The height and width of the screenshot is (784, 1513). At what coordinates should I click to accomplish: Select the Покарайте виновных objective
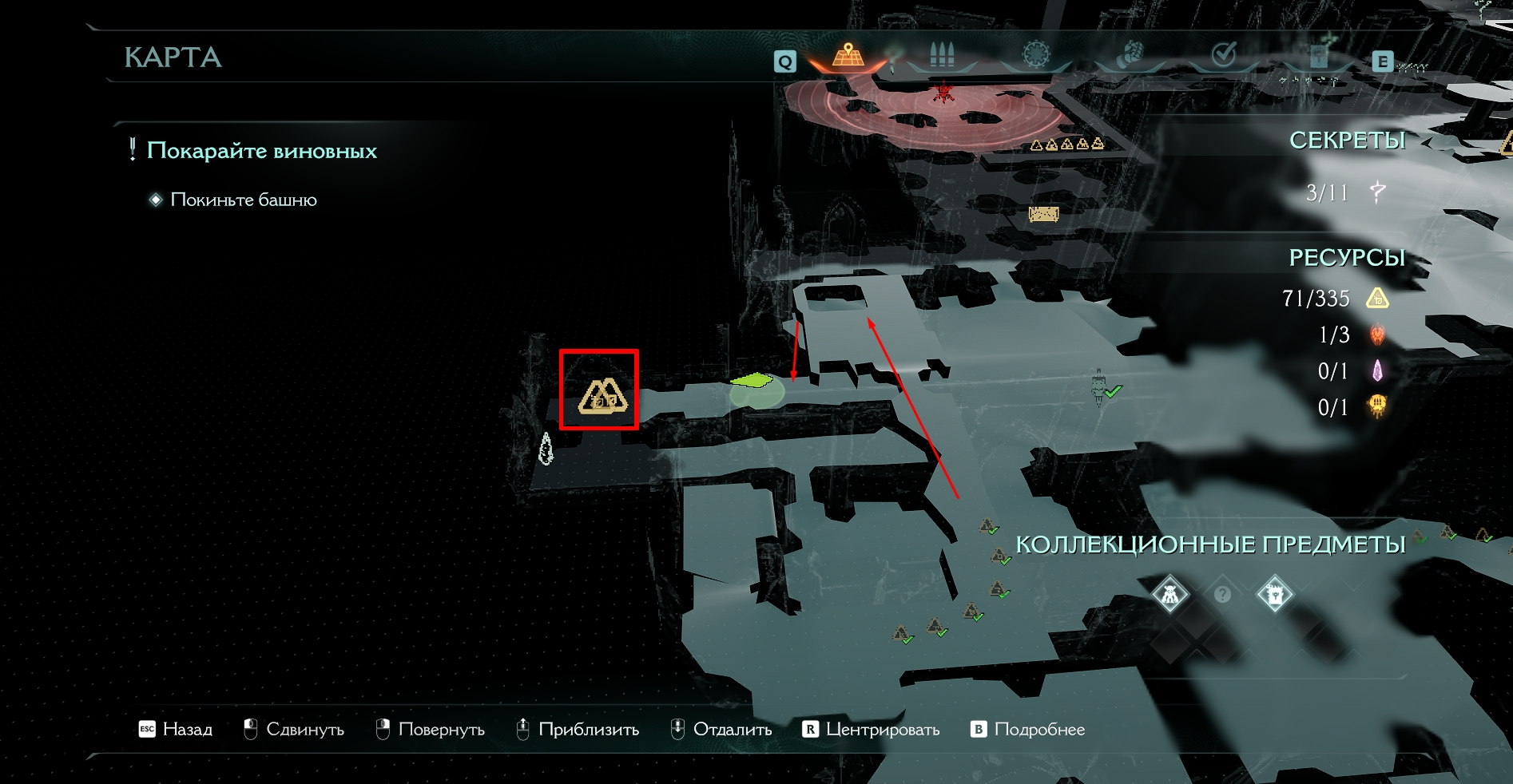(261, 151)
